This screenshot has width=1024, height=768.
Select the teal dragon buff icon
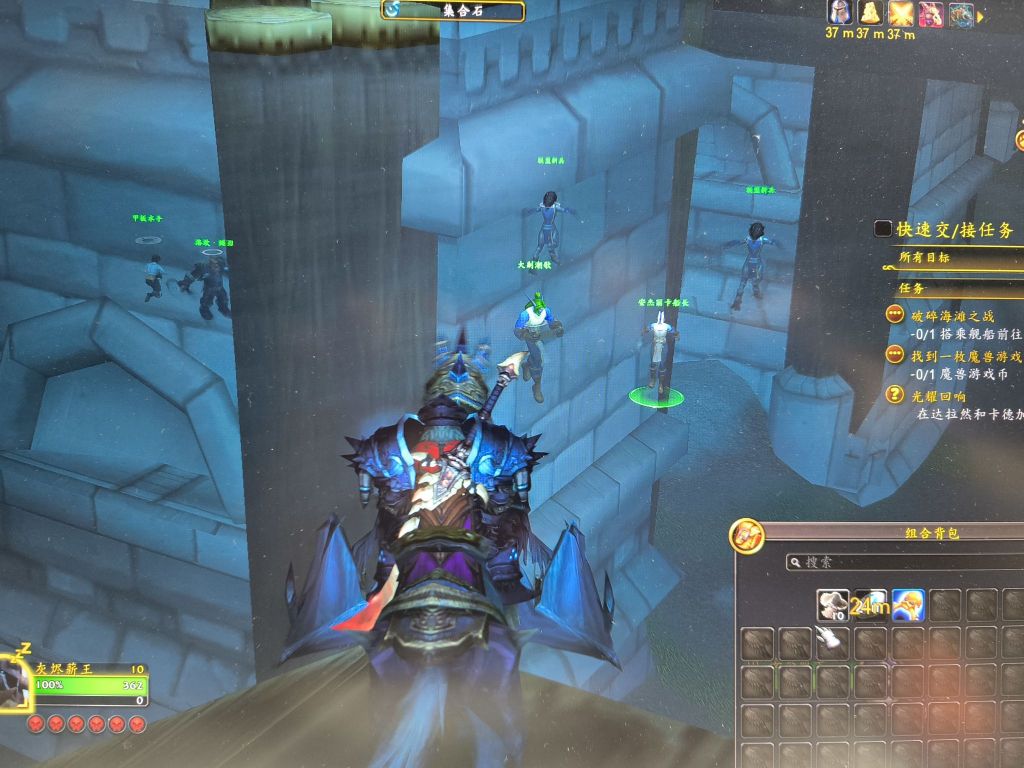coord(961,15)
